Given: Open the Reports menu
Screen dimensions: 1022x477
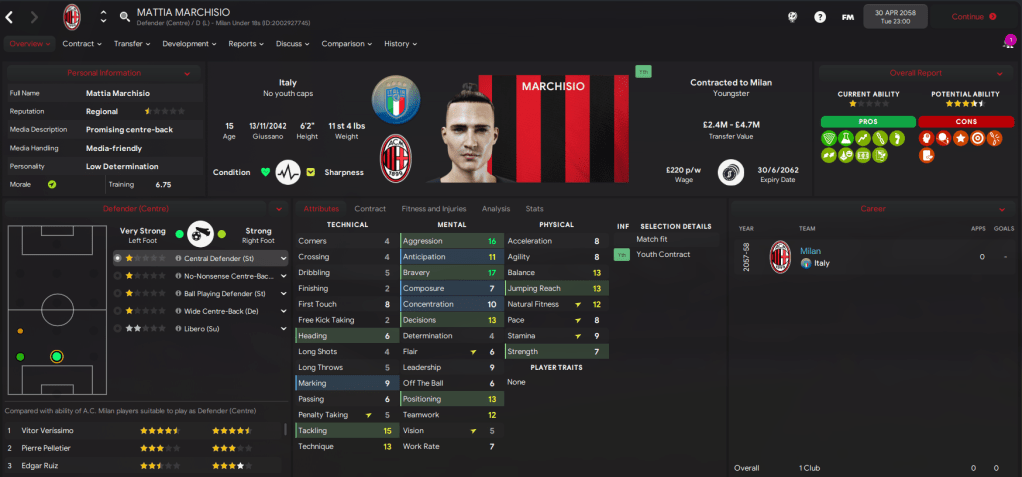Looking at the screenshot, I should (x=246, y=44).
